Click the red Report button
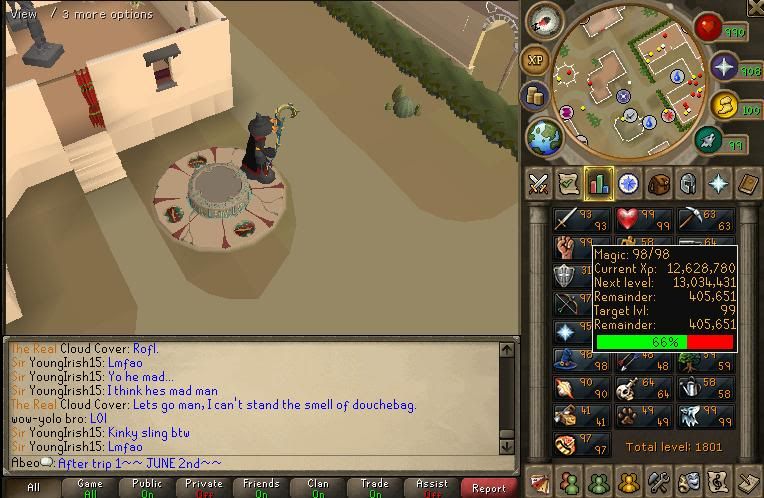764x498 pixels. click(488, 488)
